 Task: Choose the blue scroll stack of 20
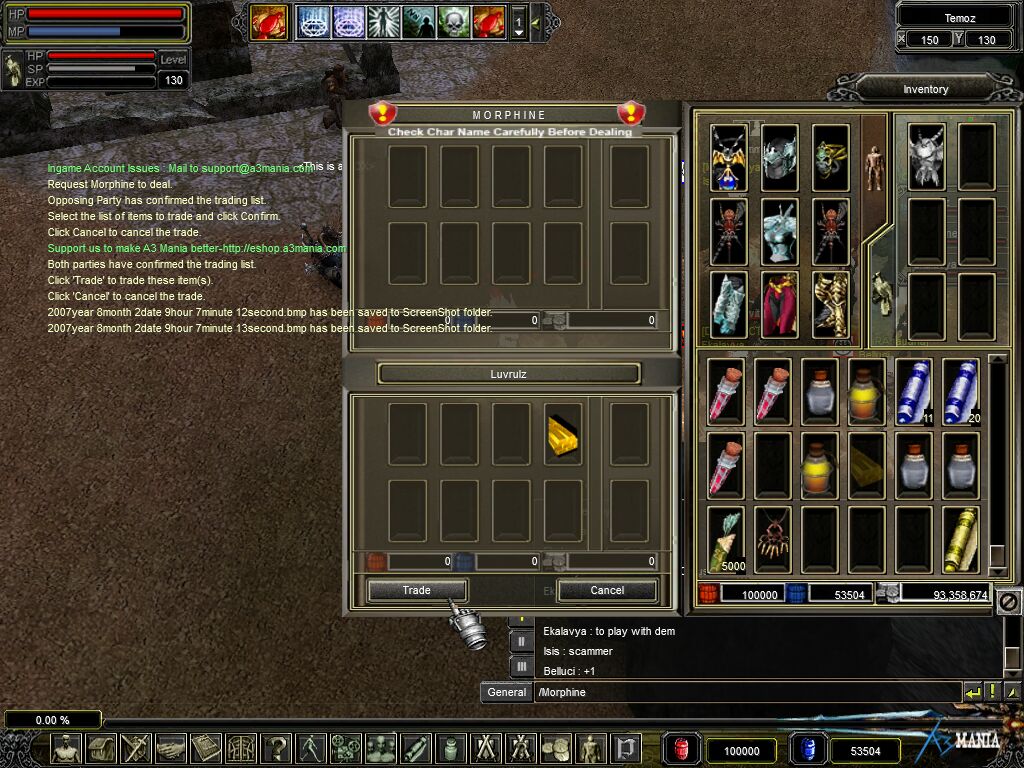pos(961,392)
